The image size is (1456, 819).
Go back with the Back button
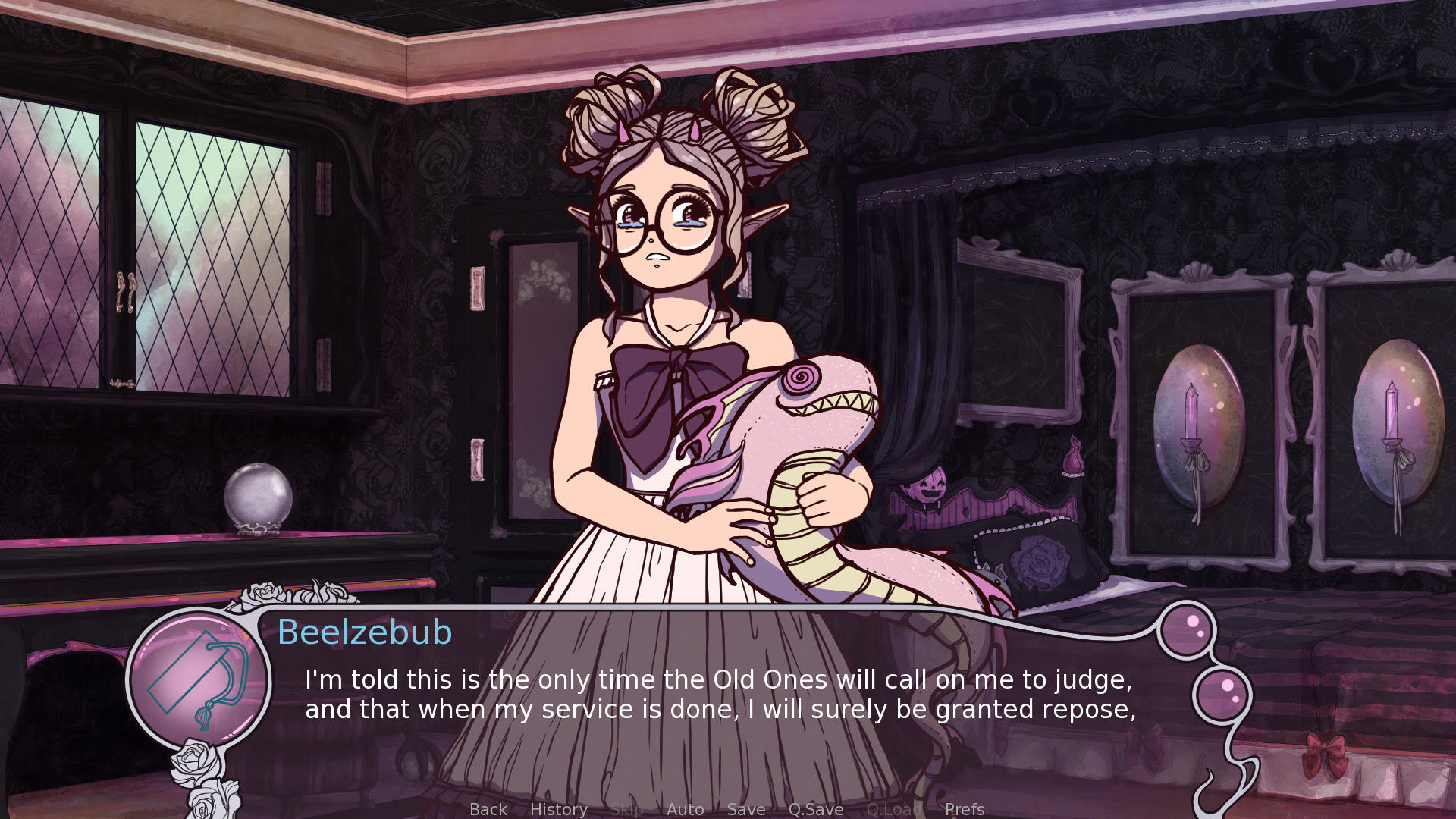(488, 809)
